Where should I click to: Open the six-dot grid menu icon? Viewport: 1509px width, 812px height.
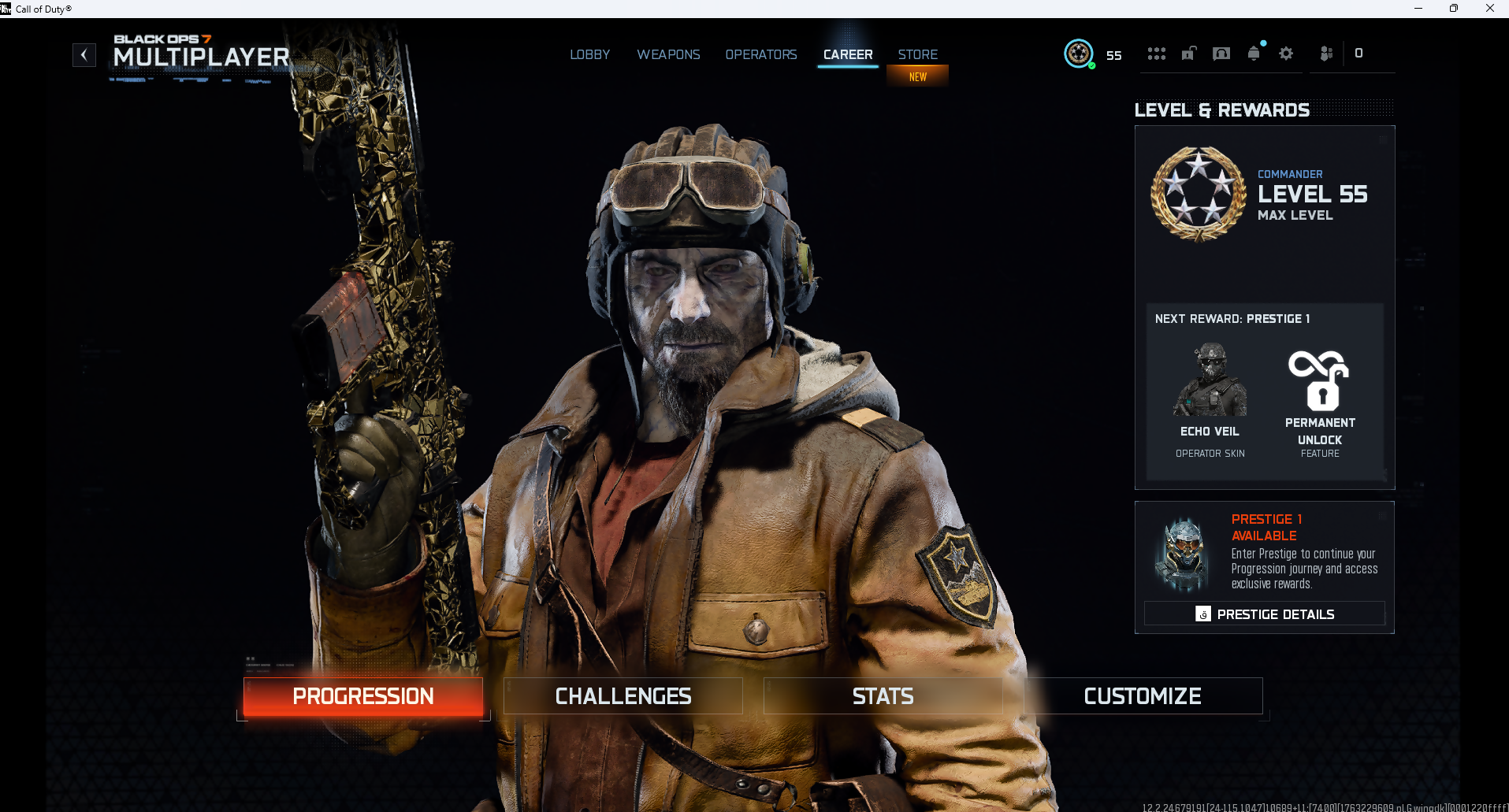1156,54
